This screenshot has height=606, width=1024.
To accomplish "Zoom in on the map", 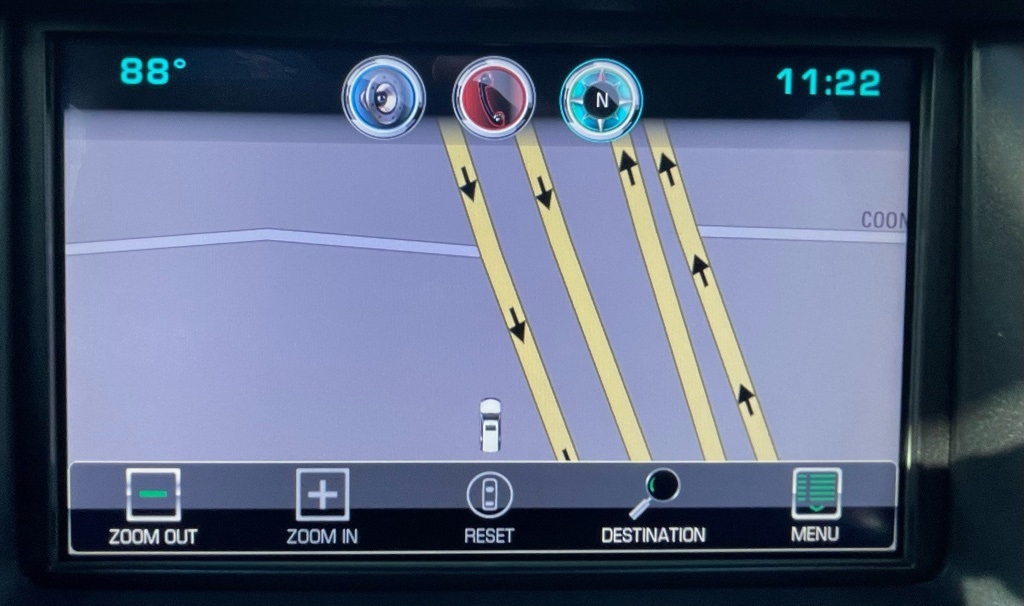I will (x=323, y=506).
